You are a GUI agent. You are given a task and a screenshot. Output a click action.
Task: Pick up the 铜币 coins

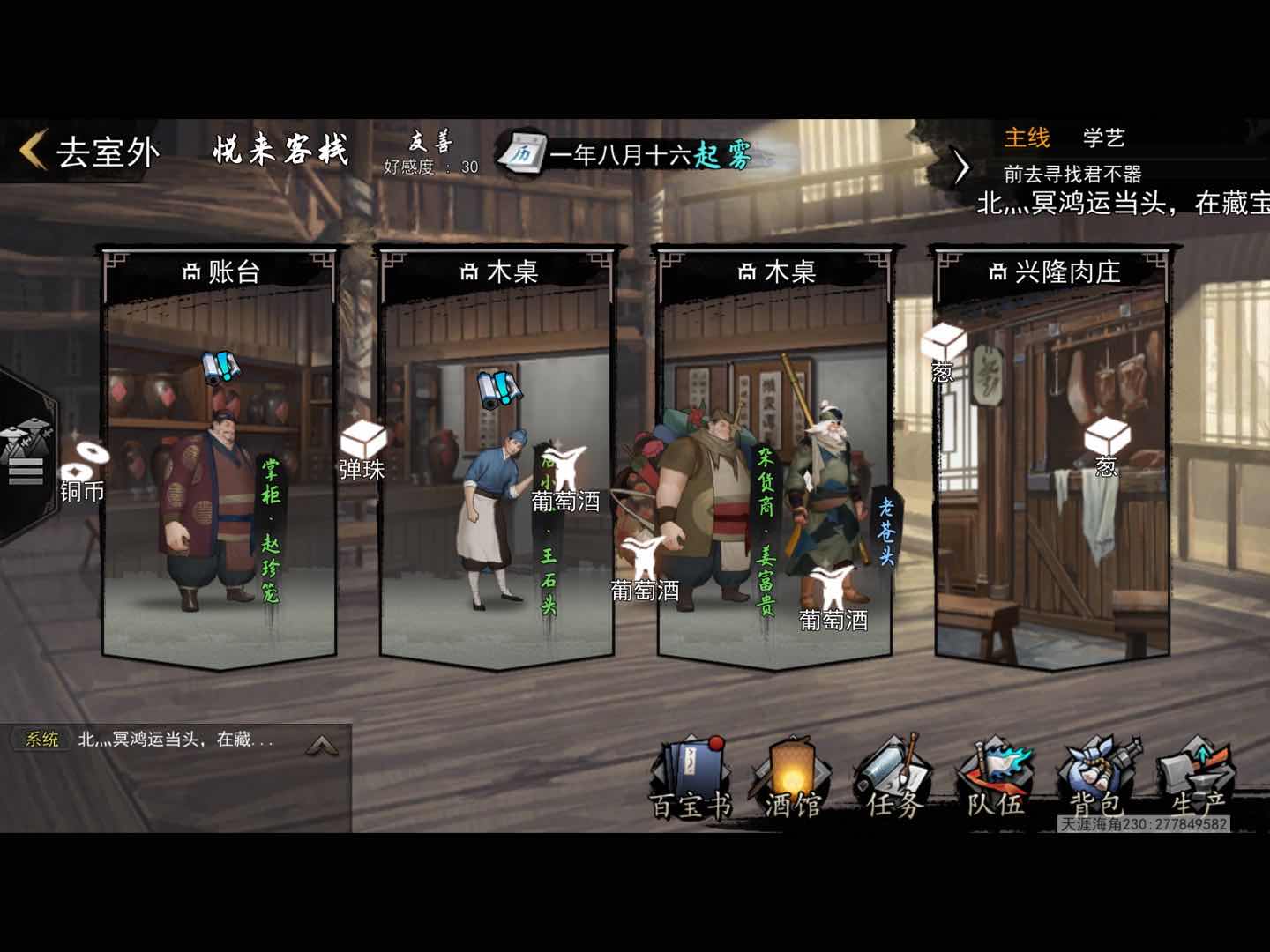[x=86, y=469]
